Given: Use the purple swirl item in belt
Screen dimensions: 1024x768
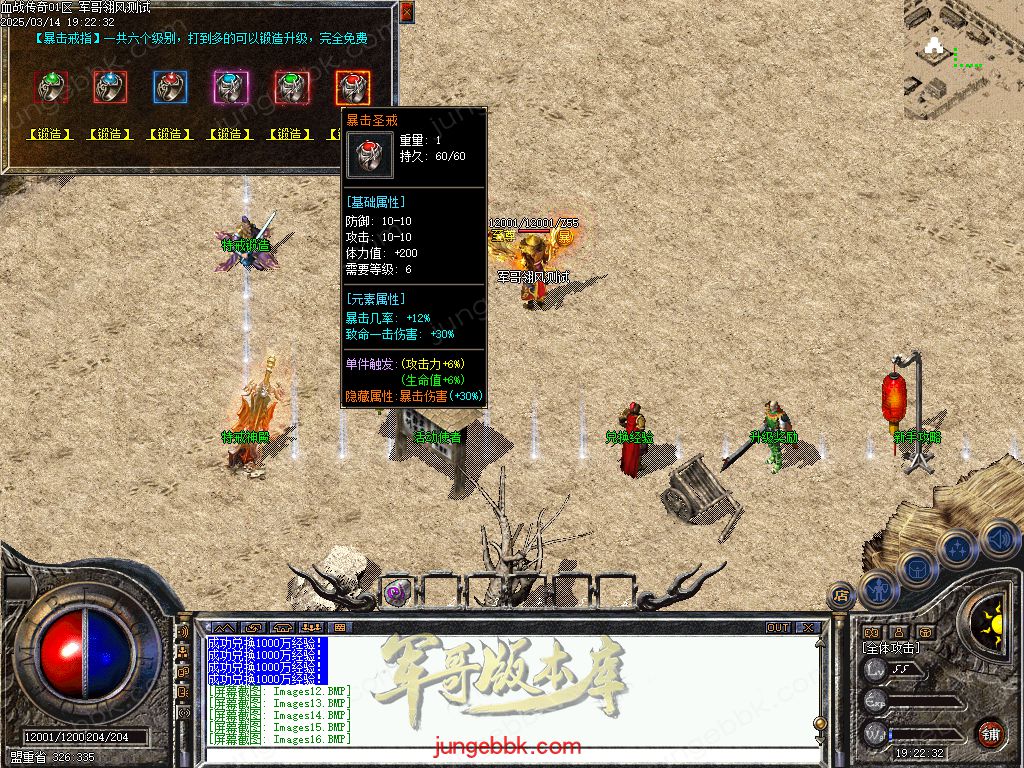Looking at the screenshot, I should coord(395,592).
